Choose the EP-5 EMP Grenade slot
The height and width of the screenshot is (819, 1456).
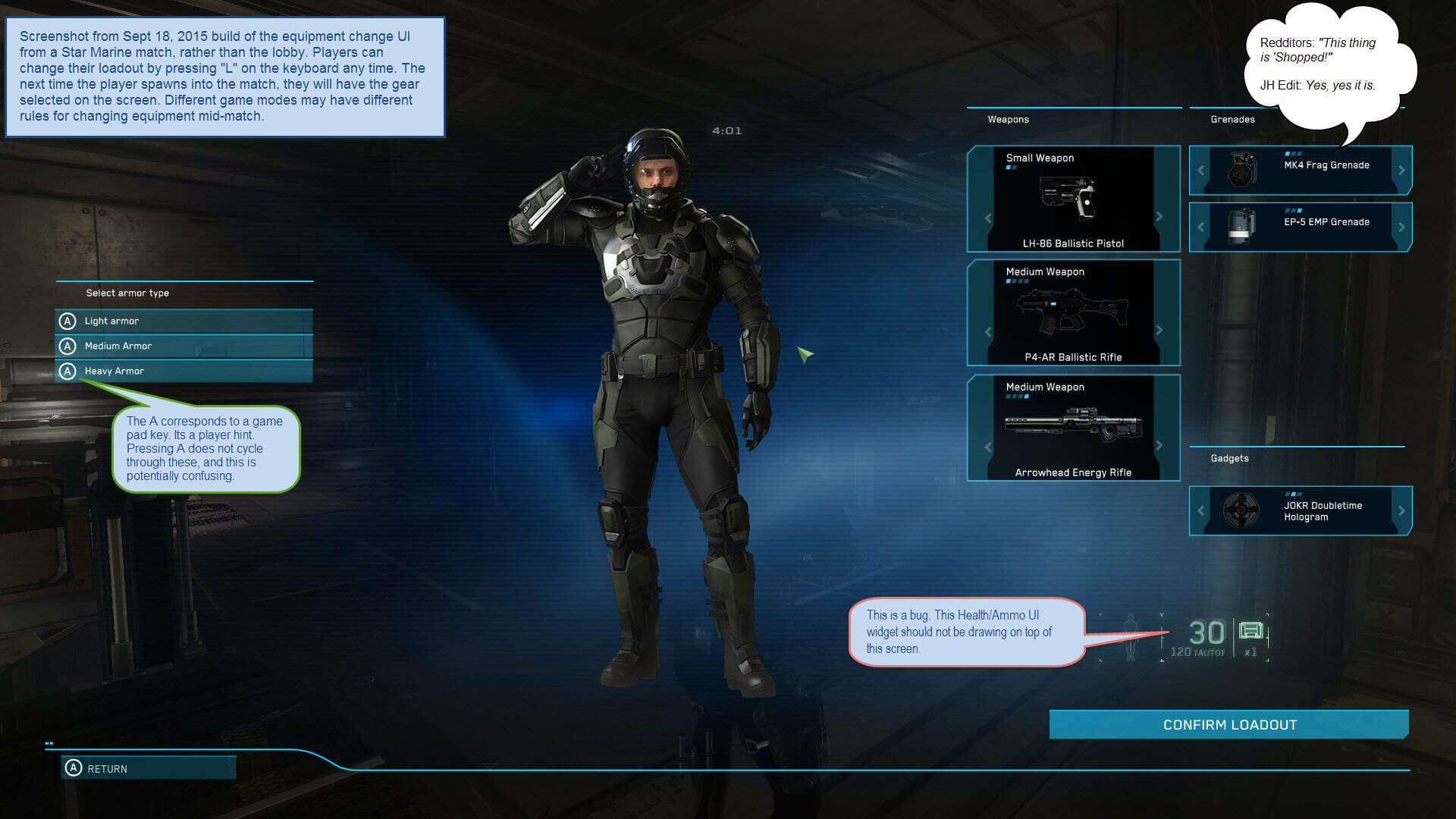tap(1301, 227)
